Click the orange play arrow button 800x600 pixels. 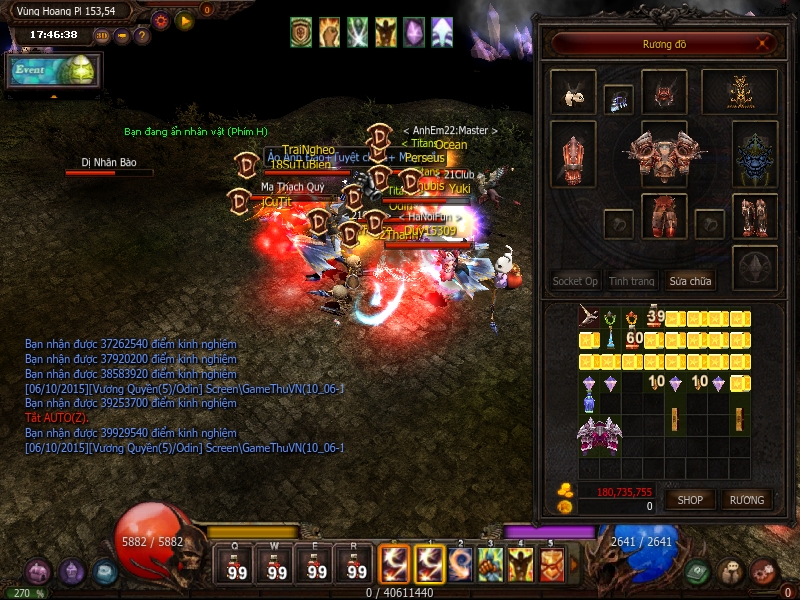pyautogui.click(x=184, y=19)
